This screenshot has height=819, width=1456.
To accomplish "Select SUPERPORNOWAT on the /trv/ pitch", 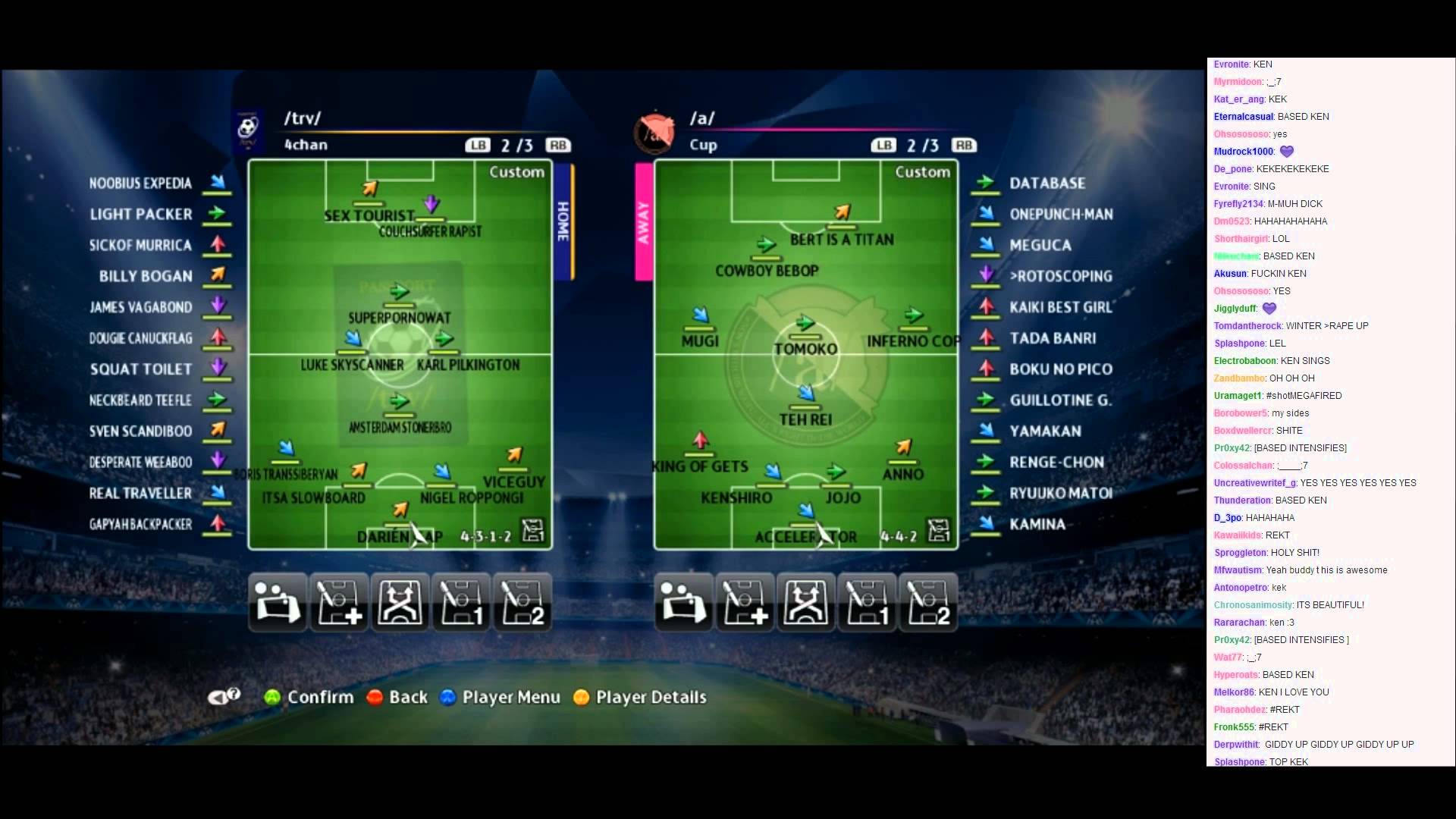I will [x=399, y=316].
